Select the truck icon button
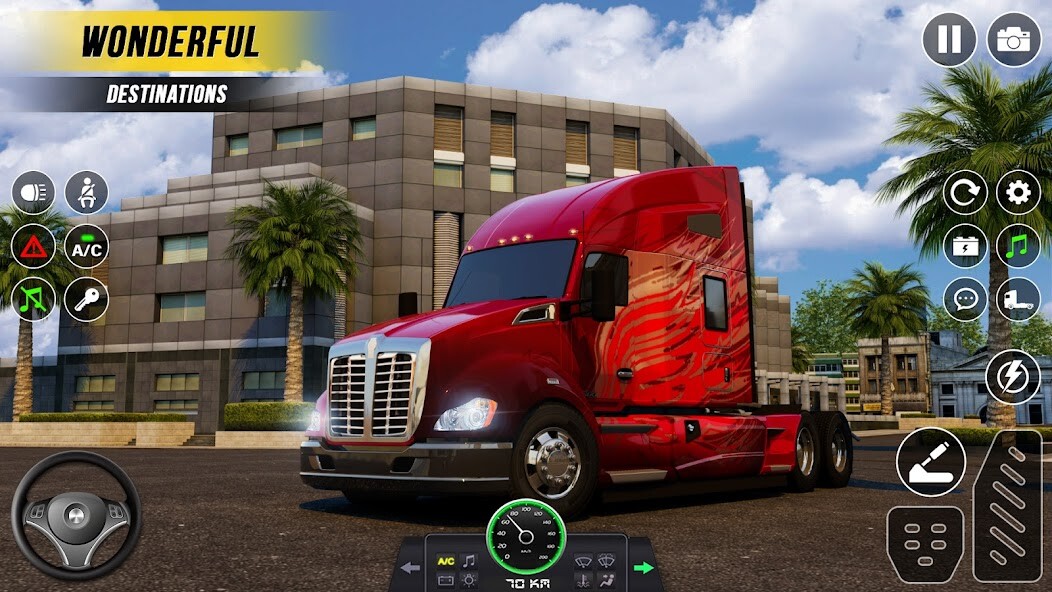This screenshot has height=592, width=1052. [1018, 298]
